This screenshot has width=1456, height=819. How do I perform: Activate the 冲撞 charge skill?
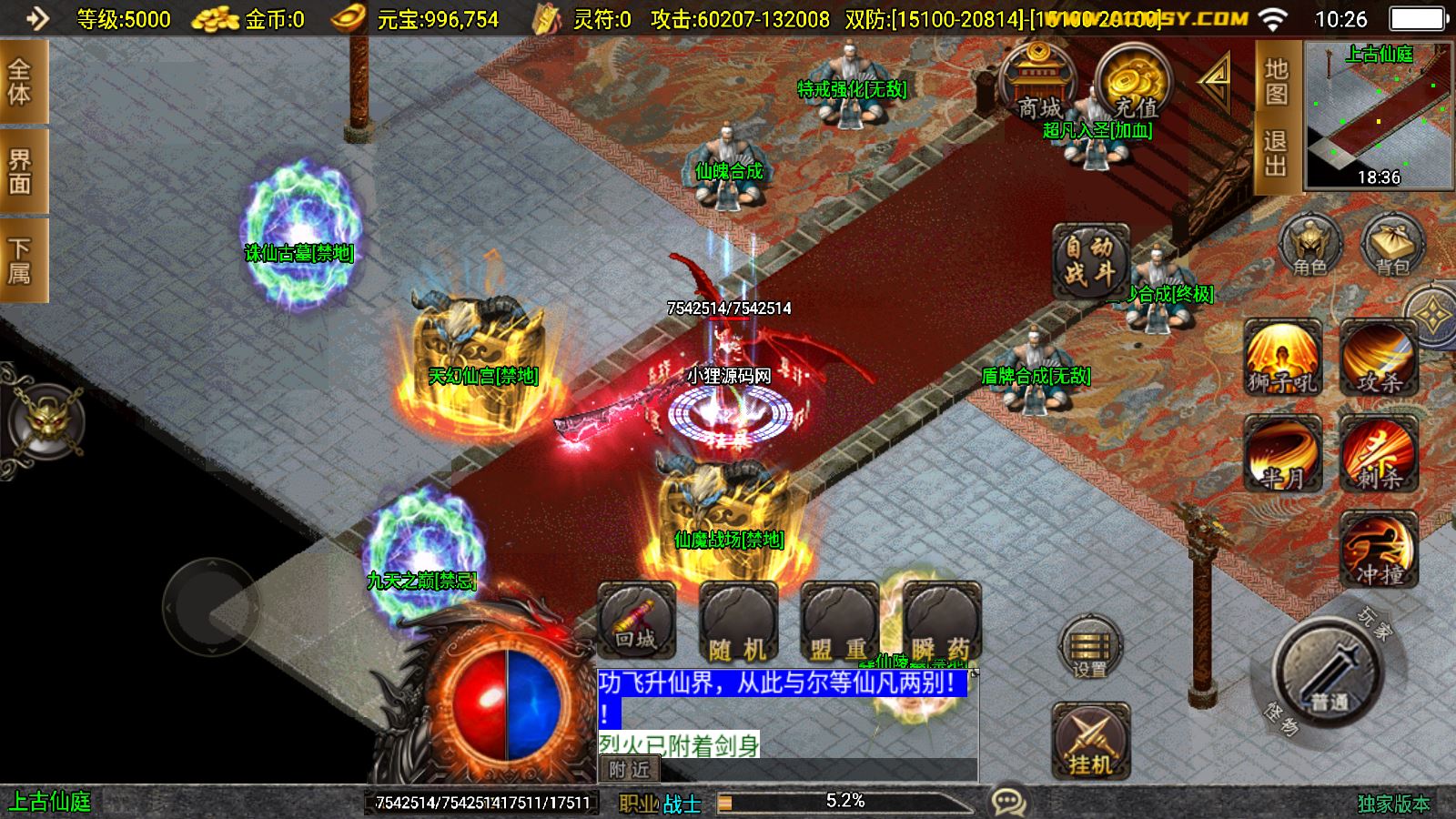click(1379, 549)
